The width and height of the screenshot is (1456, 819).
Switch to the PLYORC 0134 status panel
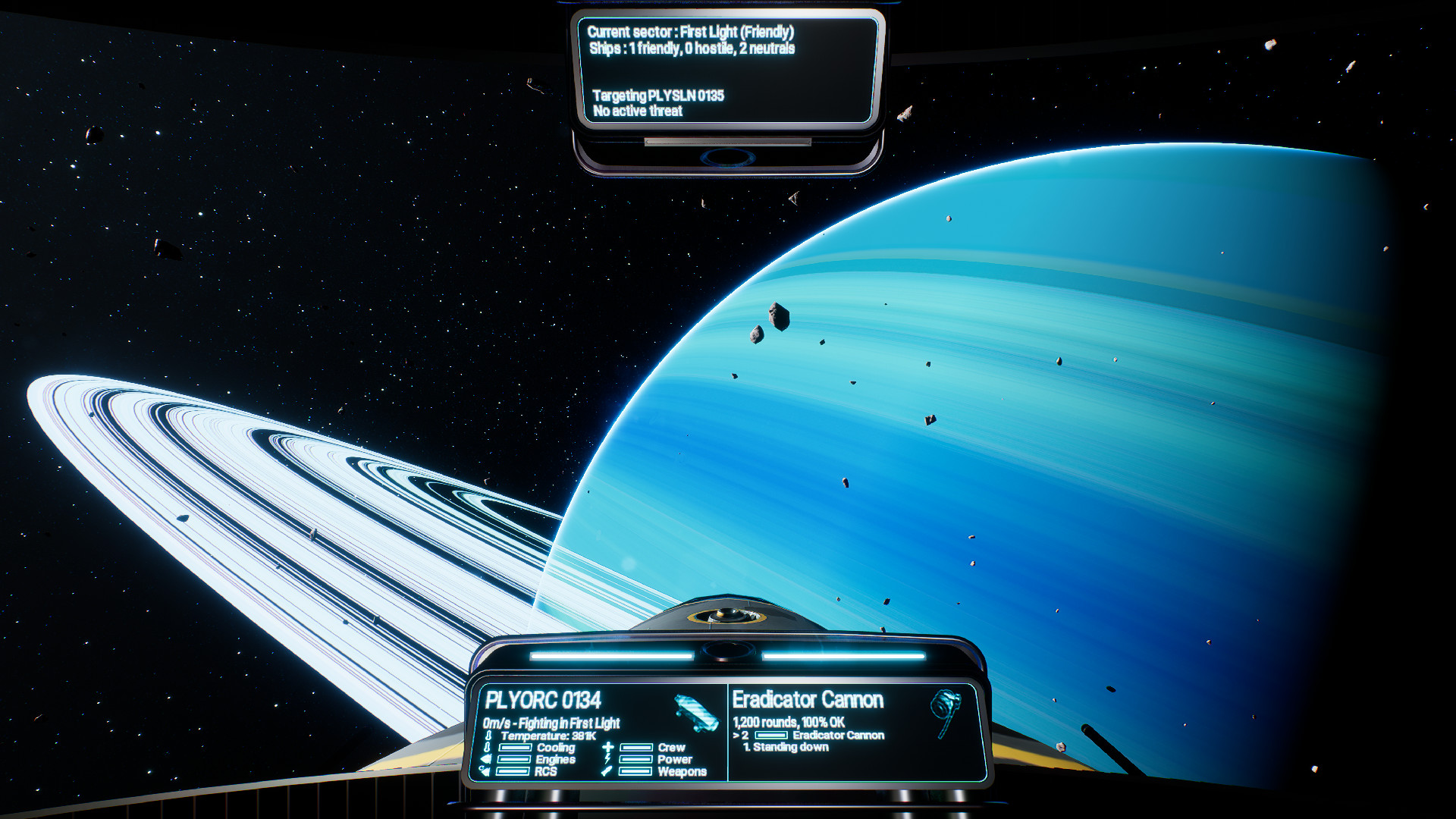(x=544, y=699)
